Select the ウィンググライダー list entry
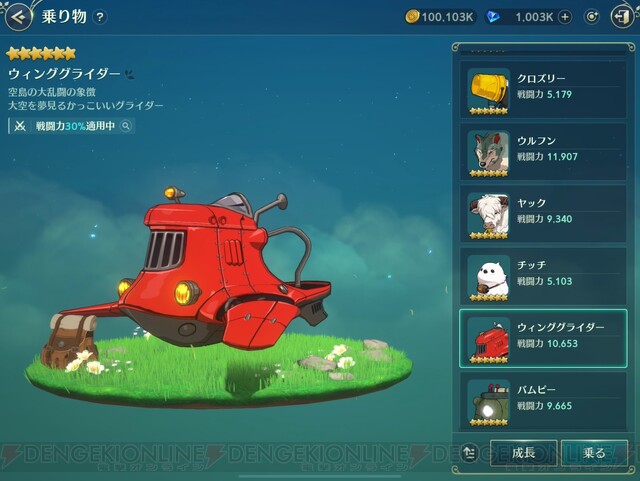The height and width of the screenshot is (481, 640). (x=543, y=338)
